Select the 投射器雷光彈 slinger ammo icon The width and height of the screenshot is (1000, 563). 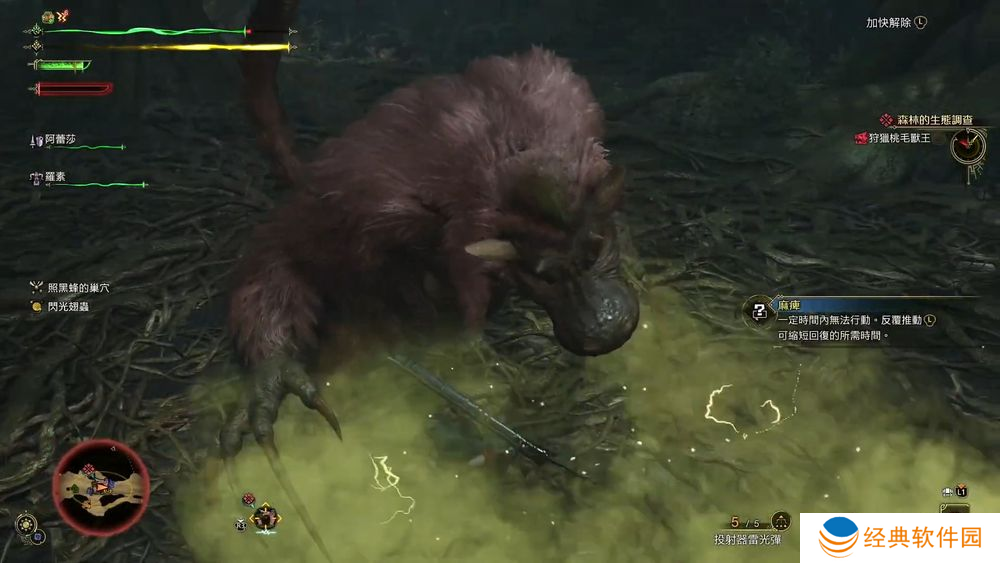(x=781, y=521)
